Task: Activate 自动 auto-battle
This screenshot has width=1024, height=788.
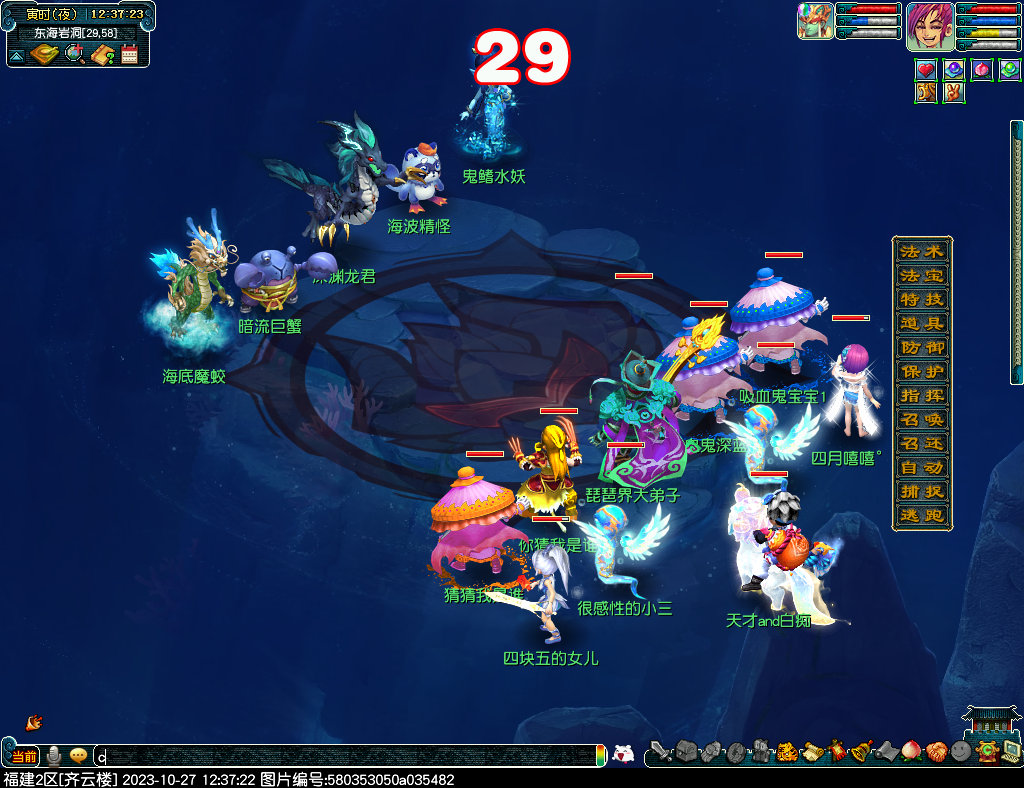Action: coord(921,467)
